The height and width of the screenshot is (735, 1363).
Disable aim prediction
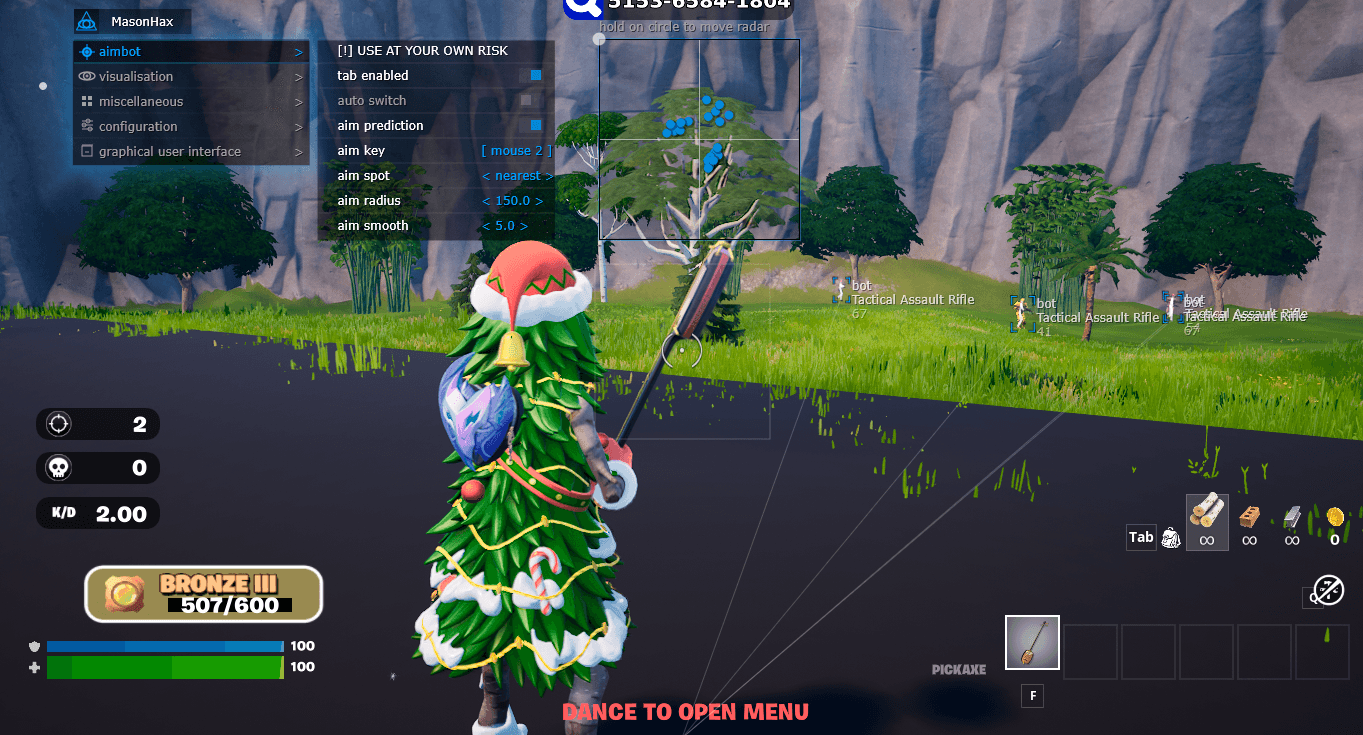pyautogui.click(x=536, y=125)
